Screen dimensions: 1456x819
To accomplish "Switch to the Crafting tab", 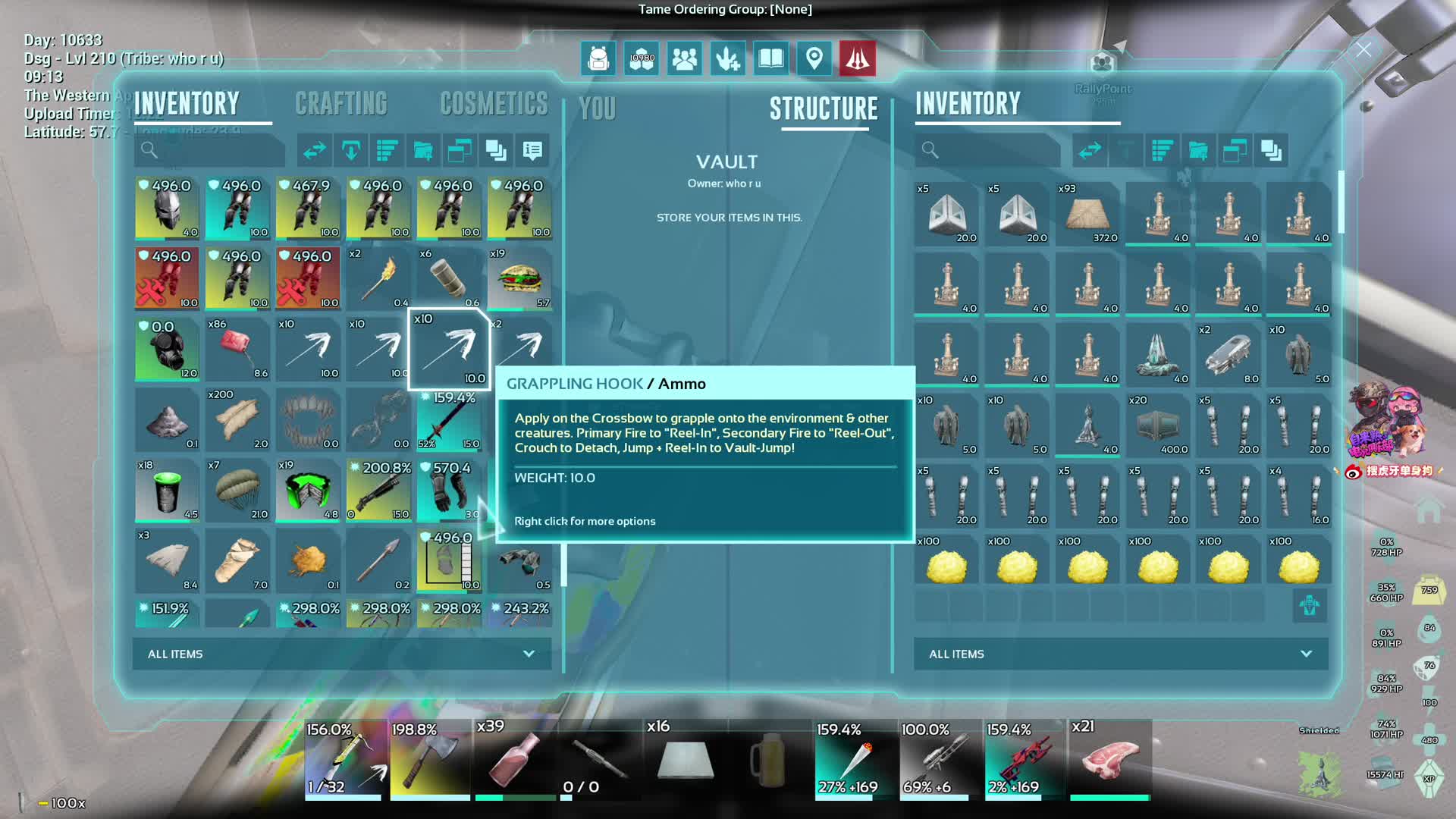I will point(341,104).
